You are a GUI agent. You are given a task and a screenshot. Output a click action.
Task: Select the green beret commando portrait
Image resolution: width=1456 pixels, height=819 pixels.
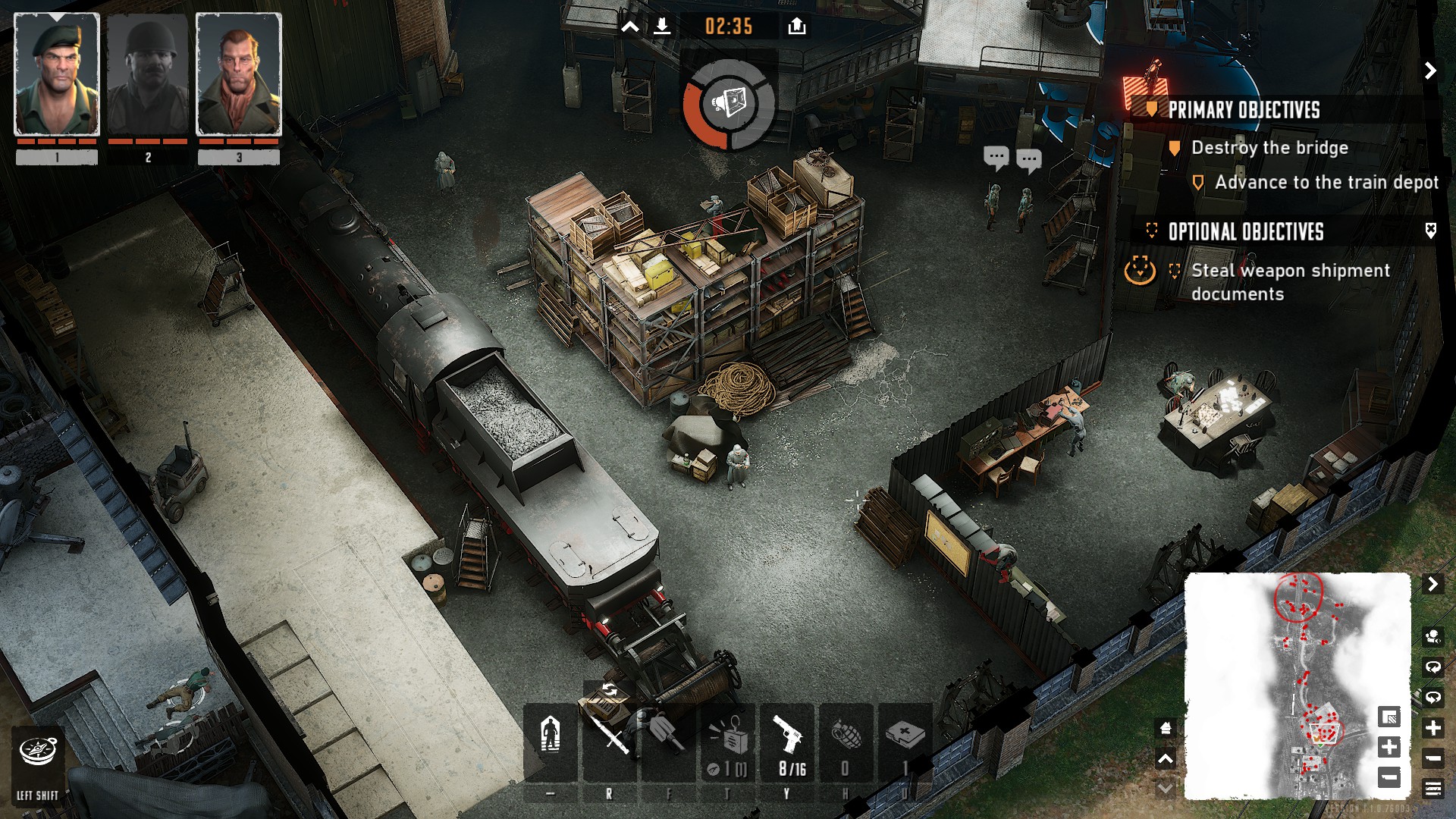(x=57, y=74)
